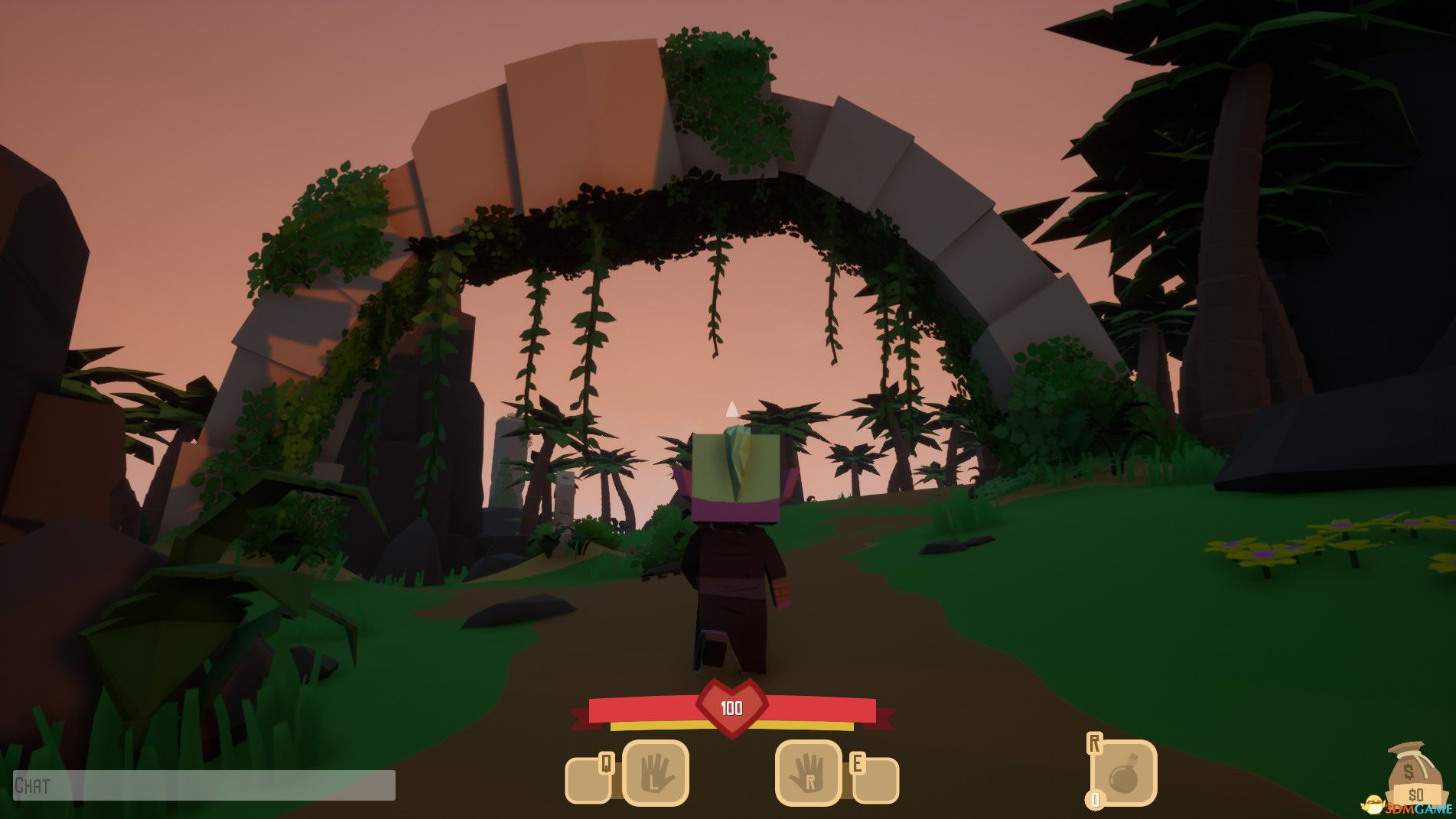
Task: Select the right hand (R) equipment slot
Action: [807, 775]
